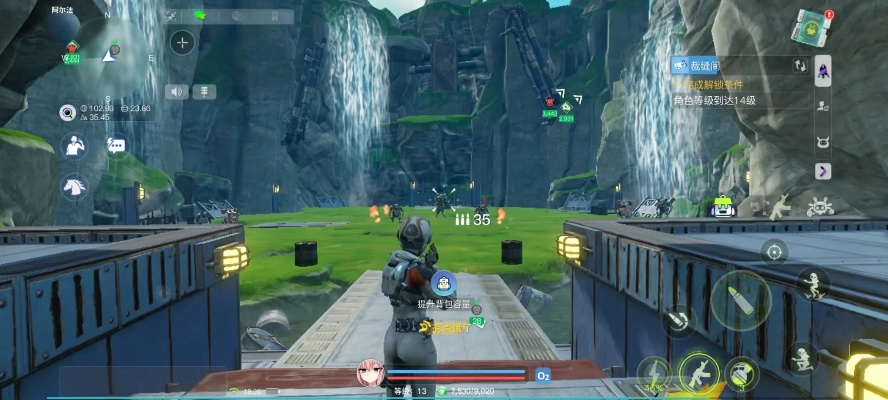Tap the crosshair aim button
This screenshot has height=400, width=888.
[x=773, y=250]
